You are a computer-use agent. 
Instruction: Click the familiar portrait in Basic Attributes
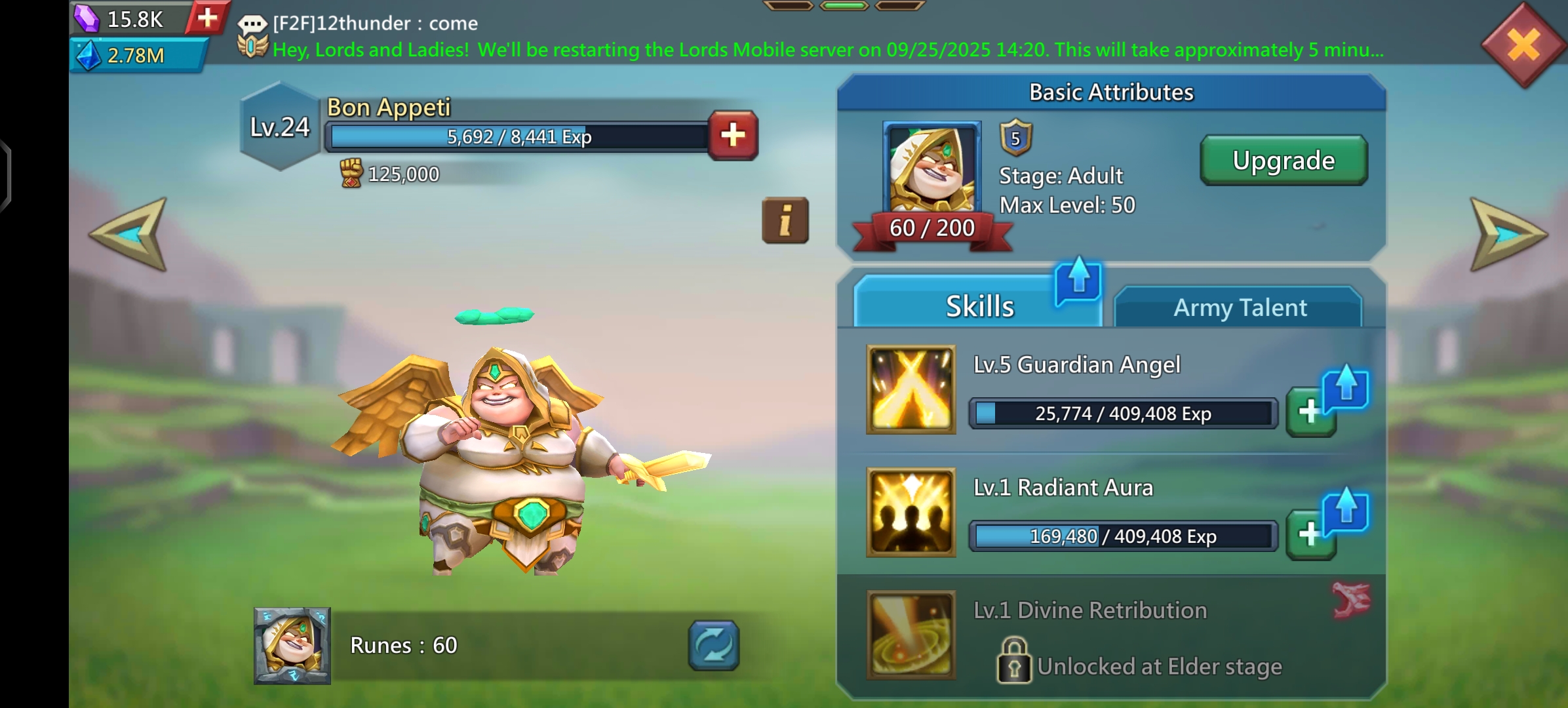(931, 168)
